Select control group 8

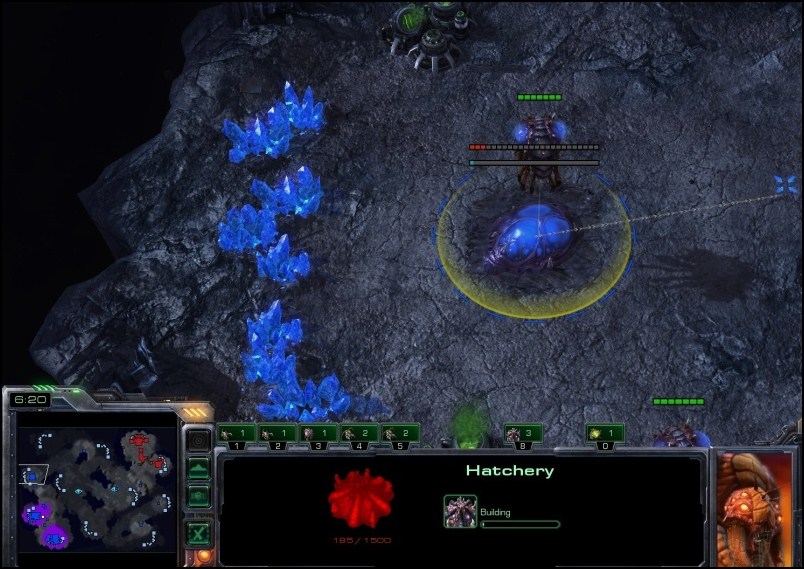(x=523, y=435)
